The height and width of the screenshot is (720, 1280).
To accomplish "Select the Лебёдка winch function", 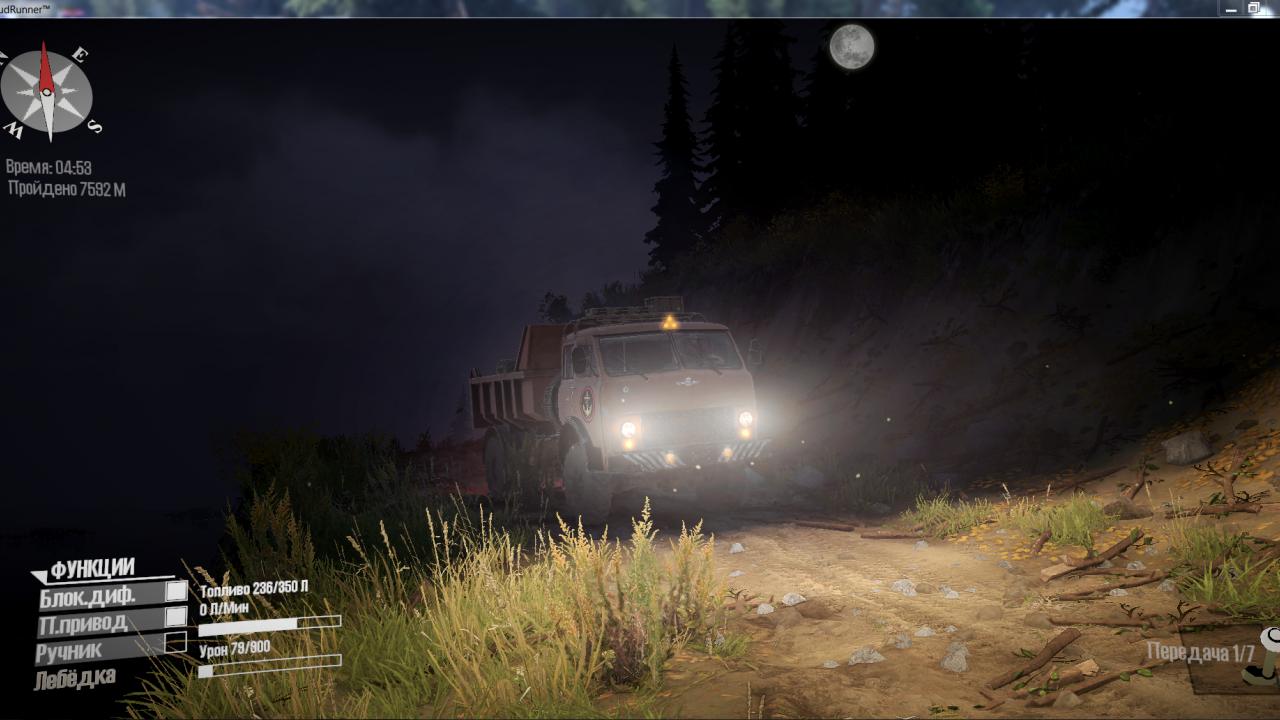I will pyautogui.click(x=75, y=678).
